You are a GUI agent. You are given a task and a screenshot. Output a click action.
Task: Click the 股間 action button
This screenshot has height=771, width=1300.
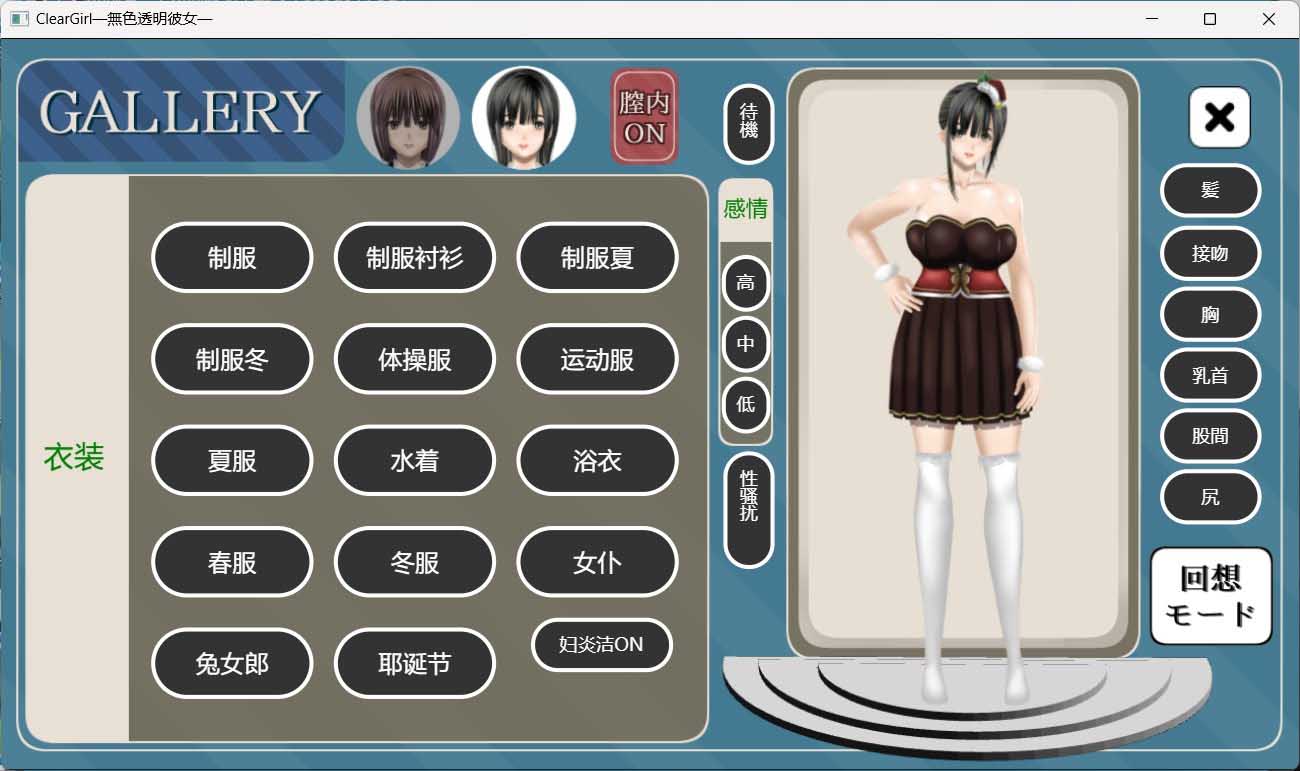(1210, 436)
